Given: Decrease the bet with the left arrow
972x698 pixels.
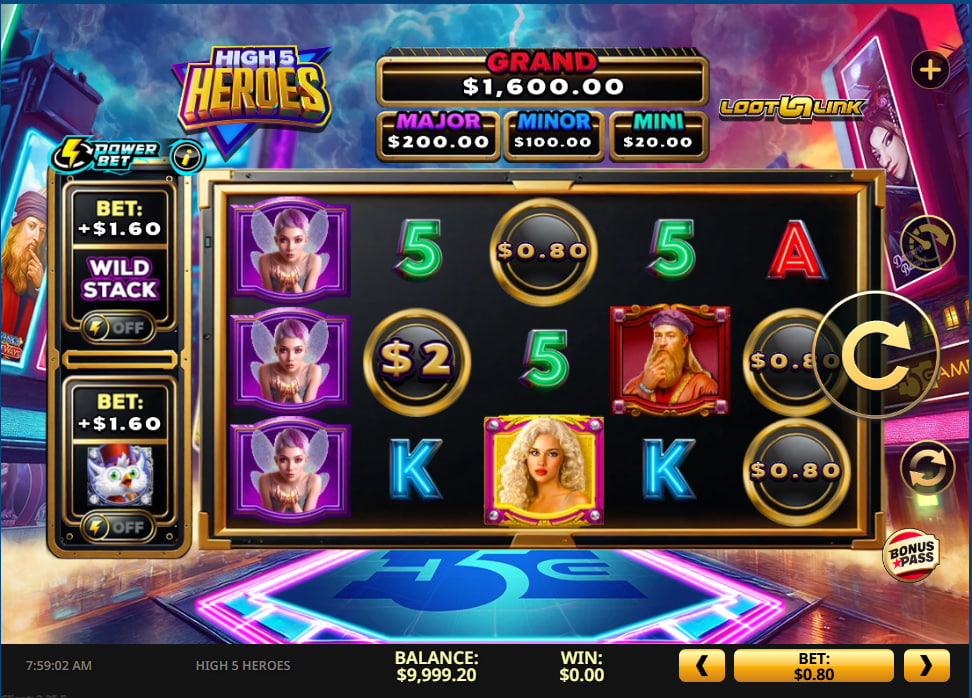Looking at the screenshot, I should pos(701,665).
